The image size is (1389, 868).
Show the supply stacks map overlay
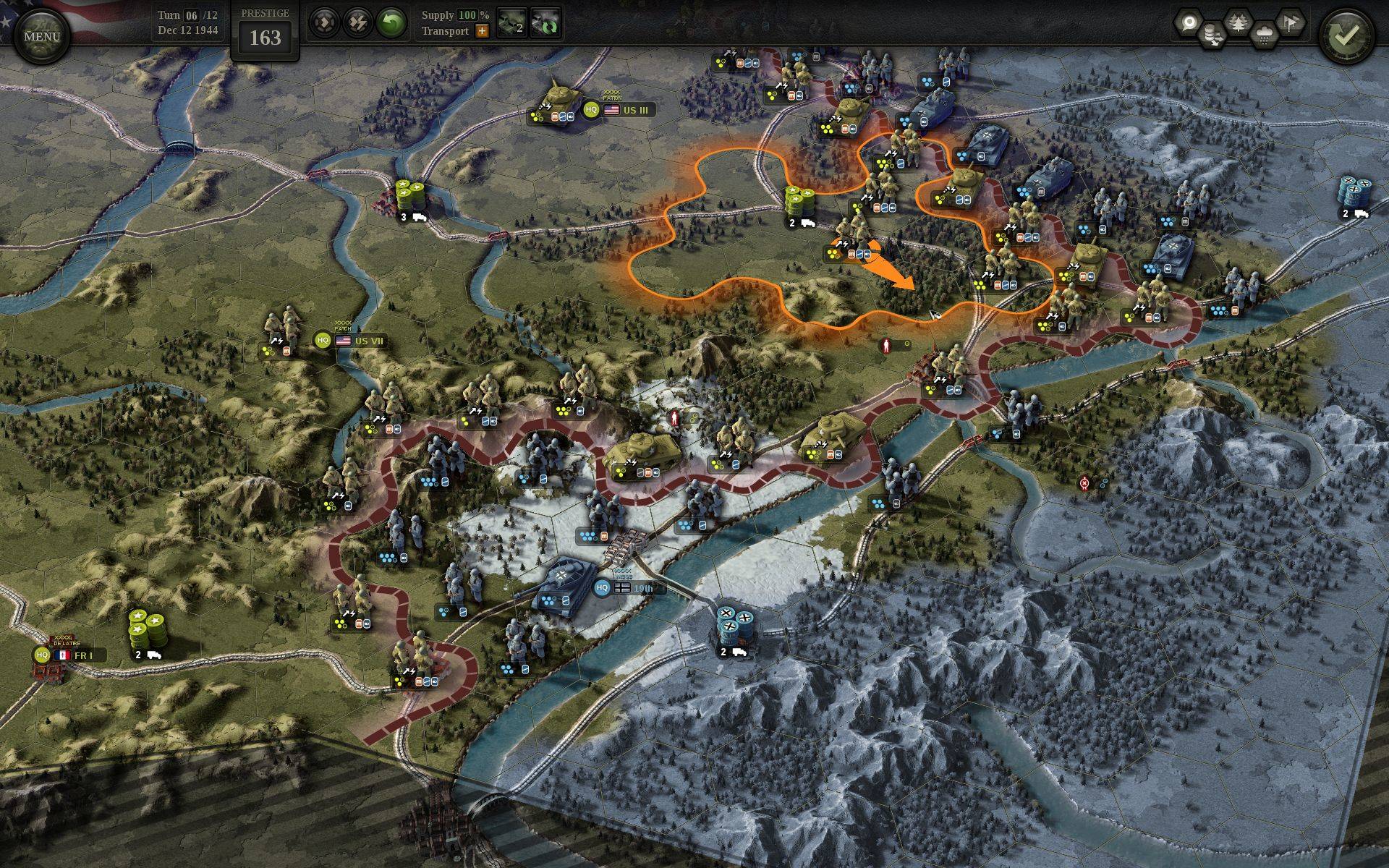pyautogui.click(x=1213, y=34)
